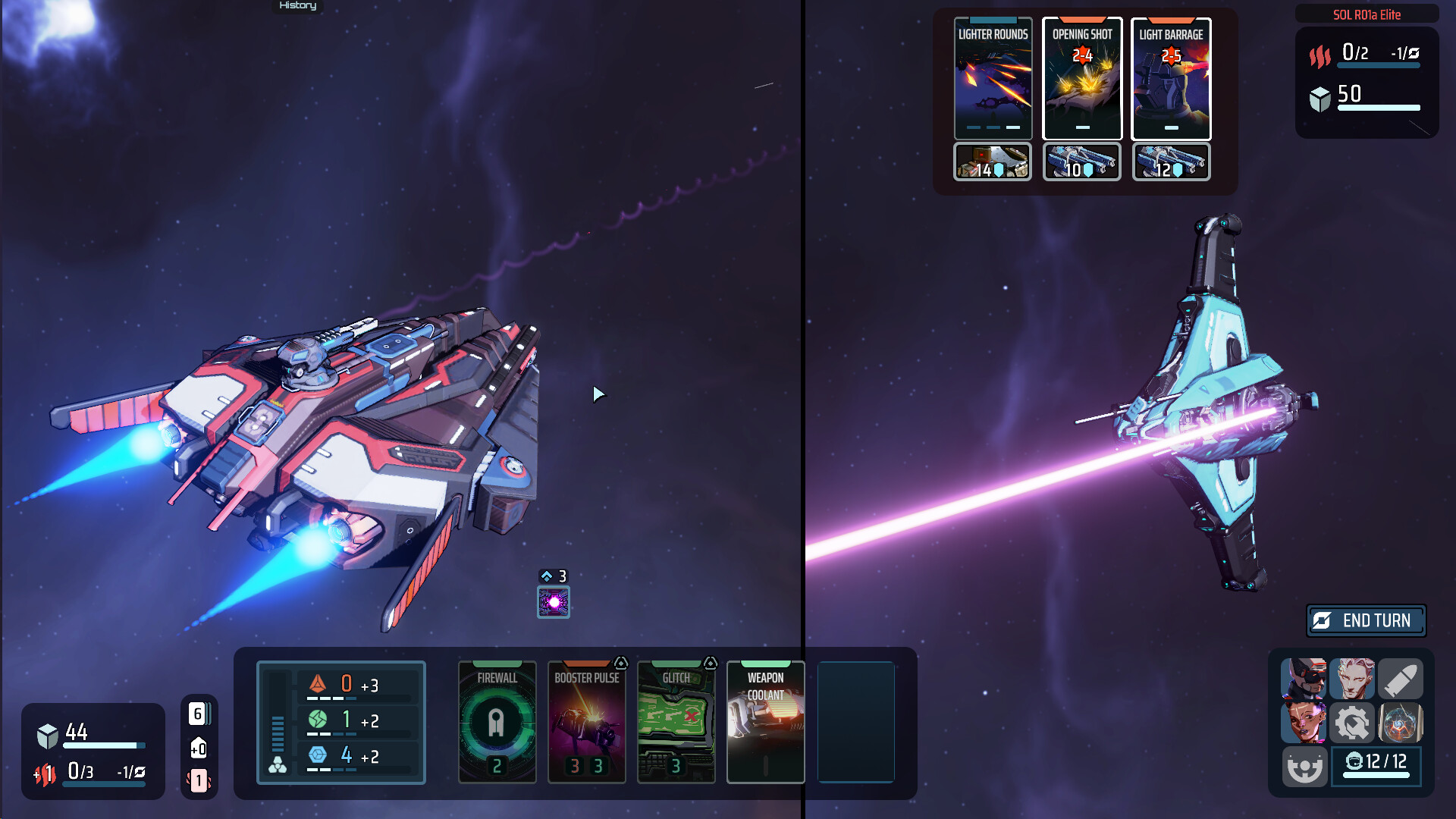Choose the Glitch card from hand
The width and height of the screenshot is (1456, 819).
pyautogui.click(x=676, y=721)
